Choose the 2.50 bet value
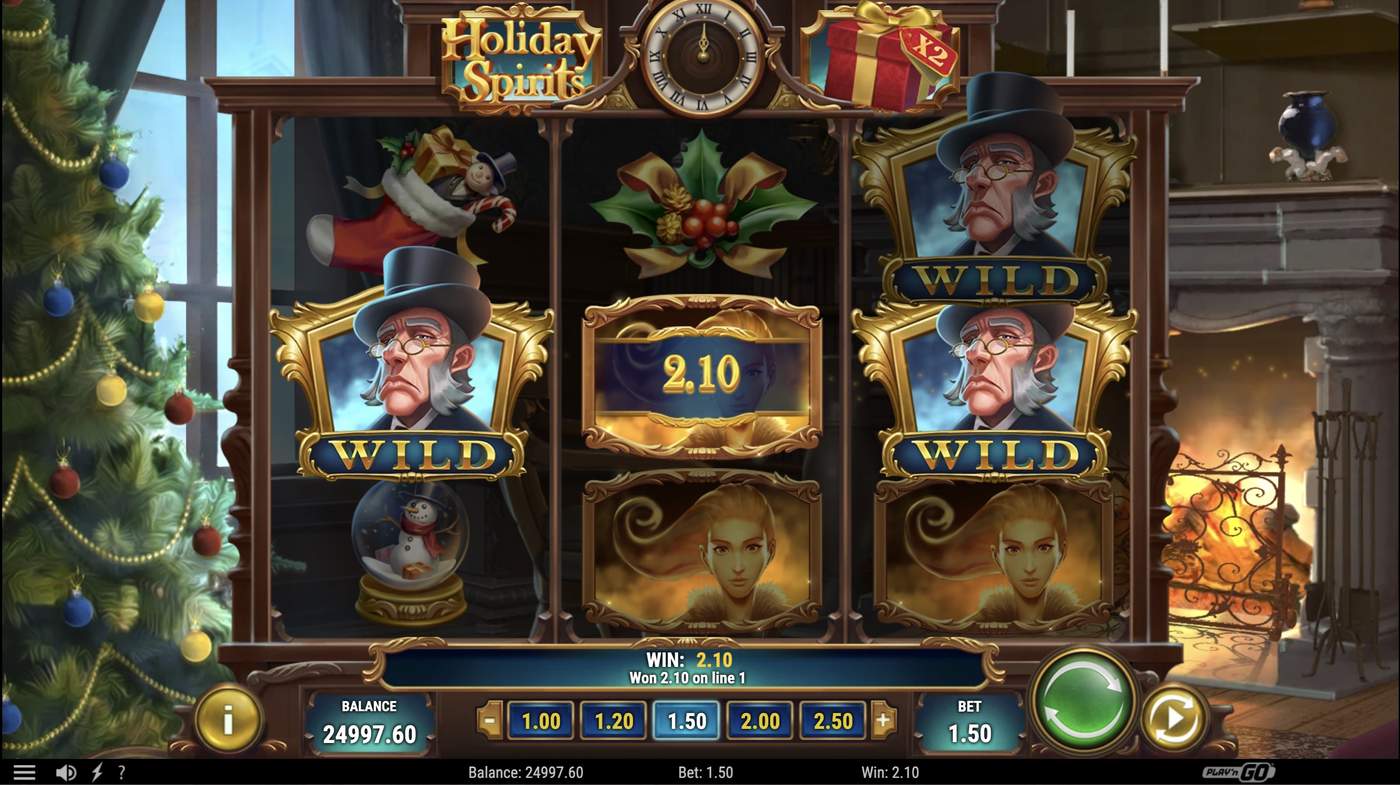 [x=833, y=720]
